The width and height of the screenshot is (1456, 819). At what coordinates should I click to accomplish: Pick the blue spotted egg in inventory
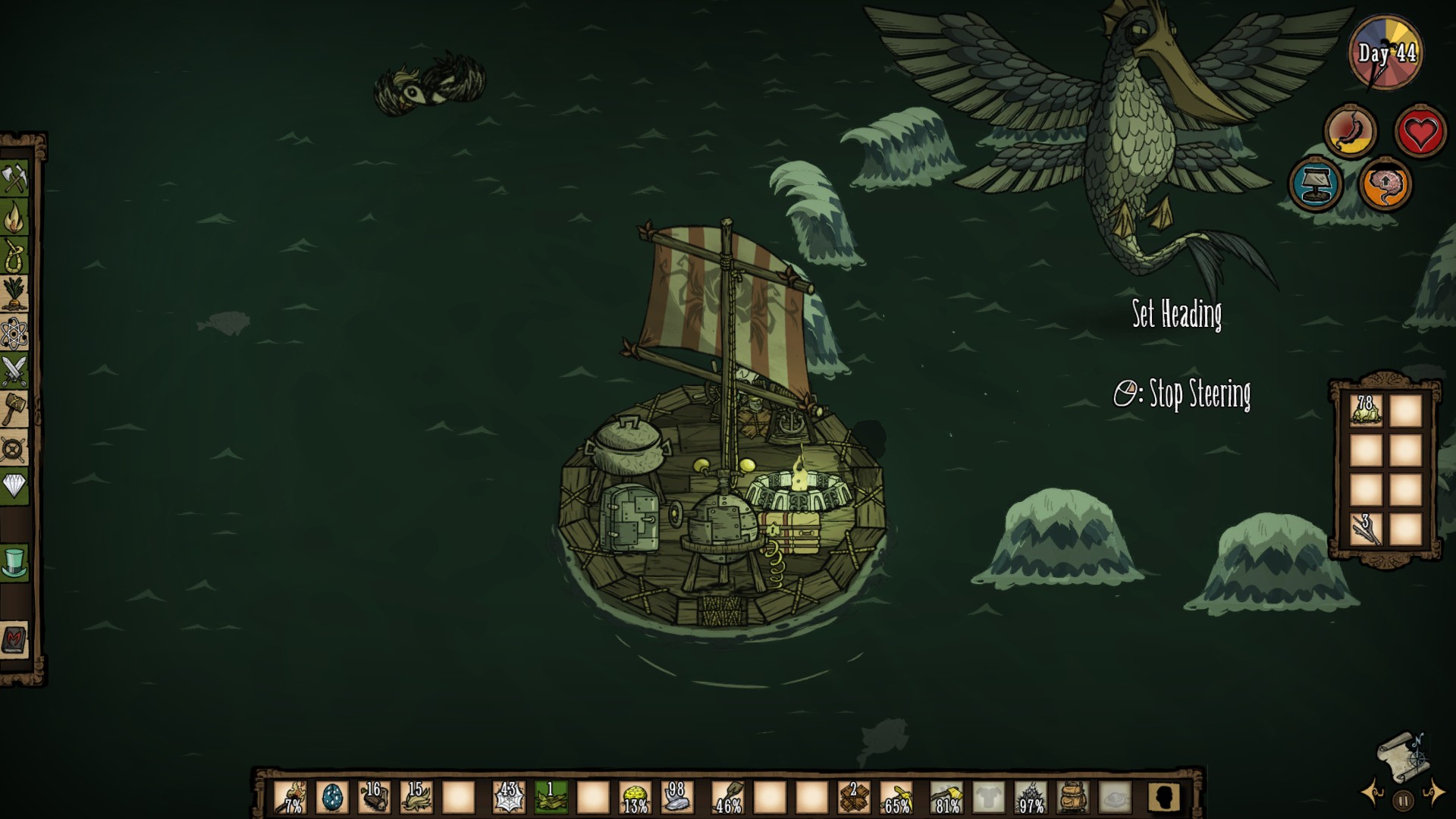[332, 798]
